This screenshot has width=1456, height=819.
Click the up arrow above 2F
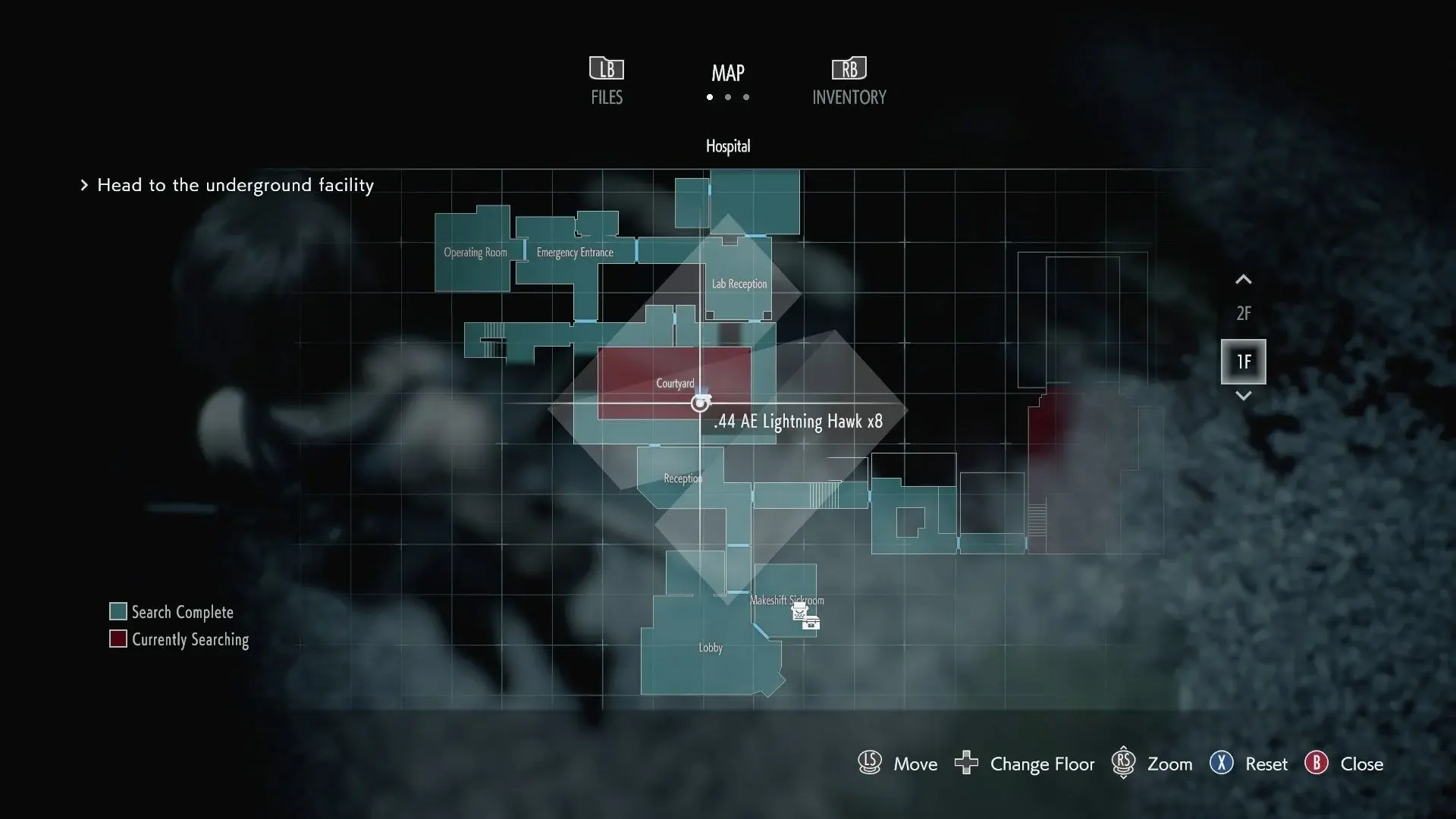(1243, 280)
